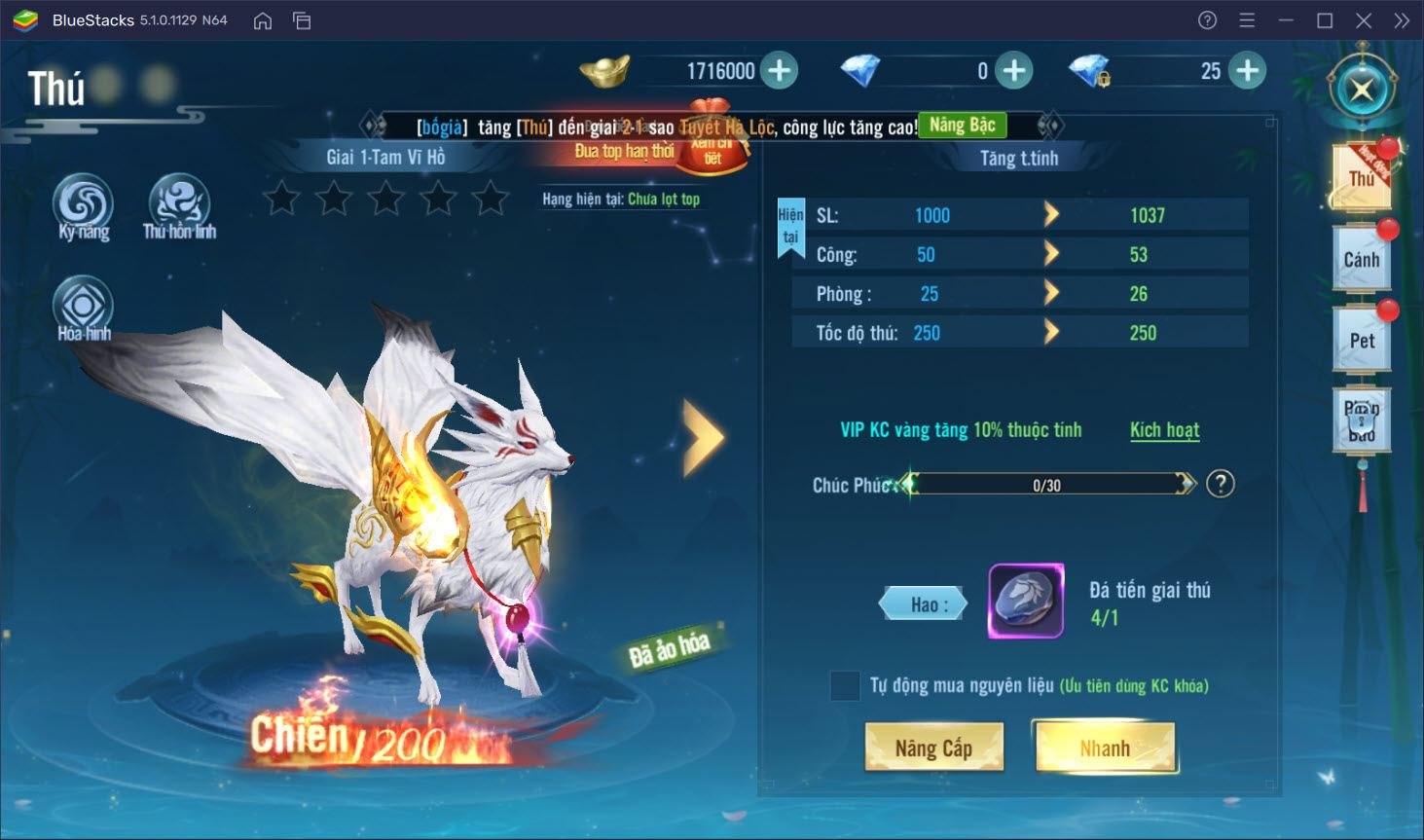Open the Cánh wings panel
The image size is (1424, 840).
1361,256
